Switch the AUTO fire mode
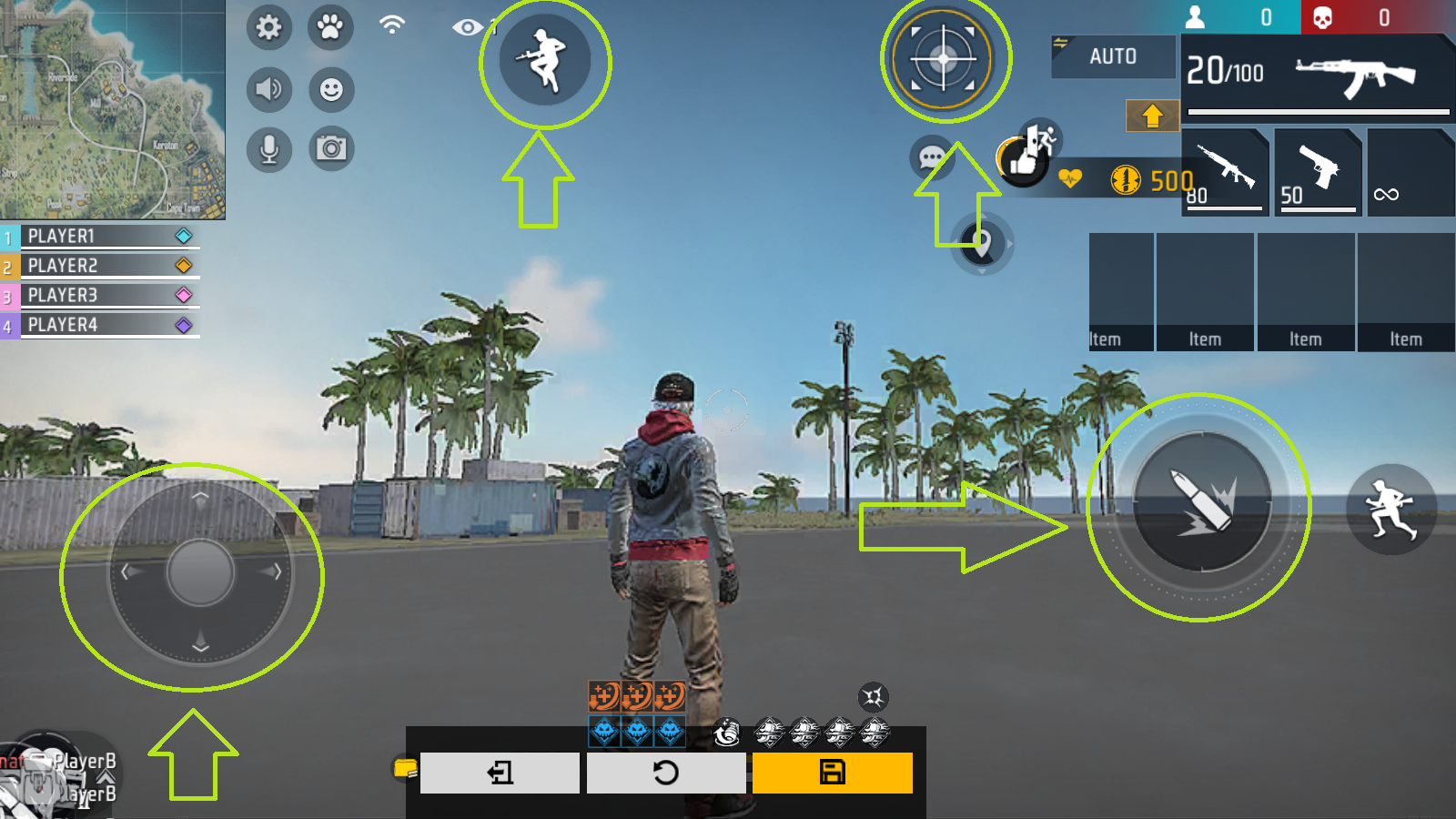Viewport: 1456px width, 819px height. click(1113, 56)
